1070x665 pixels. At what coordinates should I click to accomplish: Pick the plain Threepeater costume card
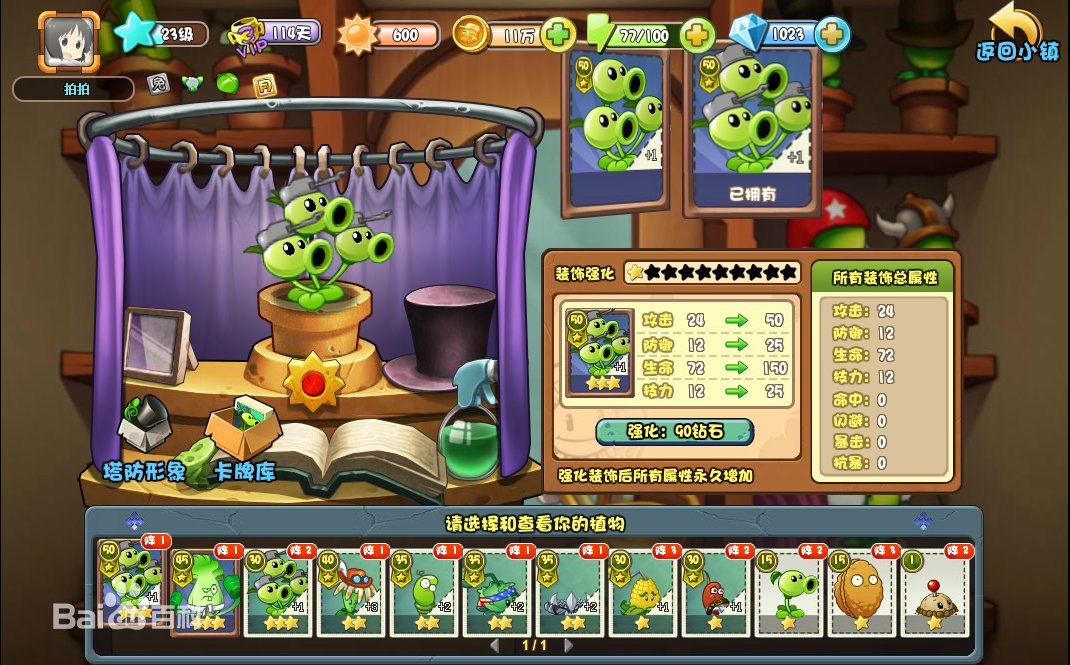(615, 128)
